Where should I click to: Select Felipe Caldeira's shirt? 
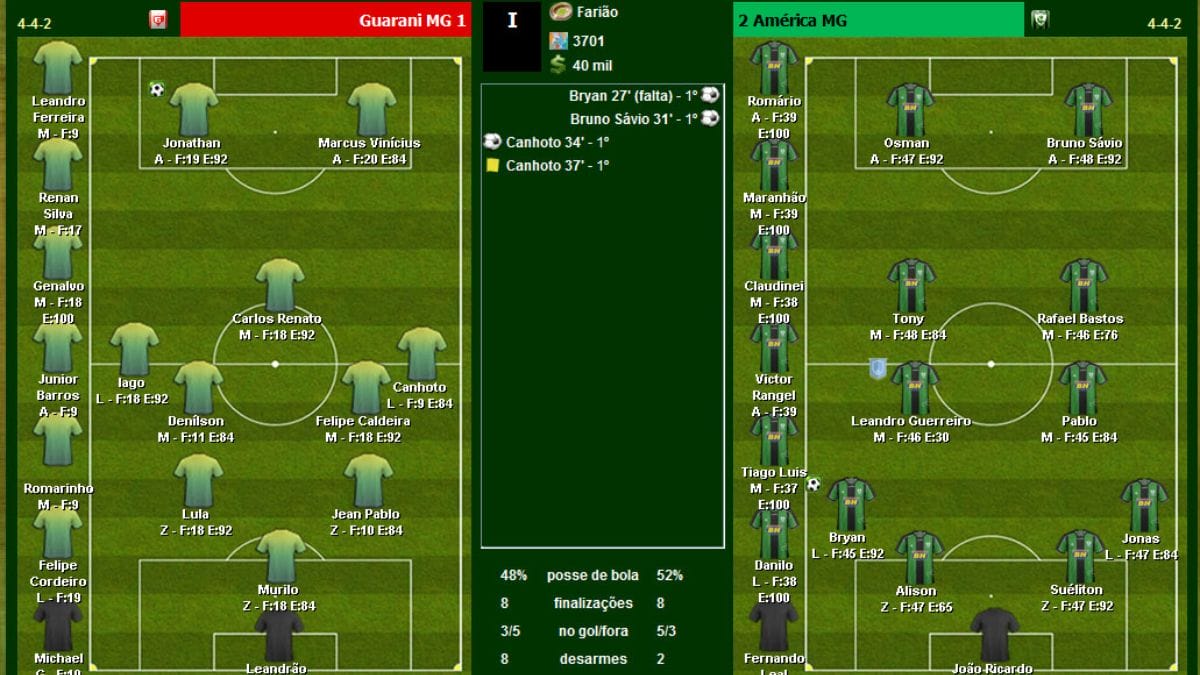point(365,387)
